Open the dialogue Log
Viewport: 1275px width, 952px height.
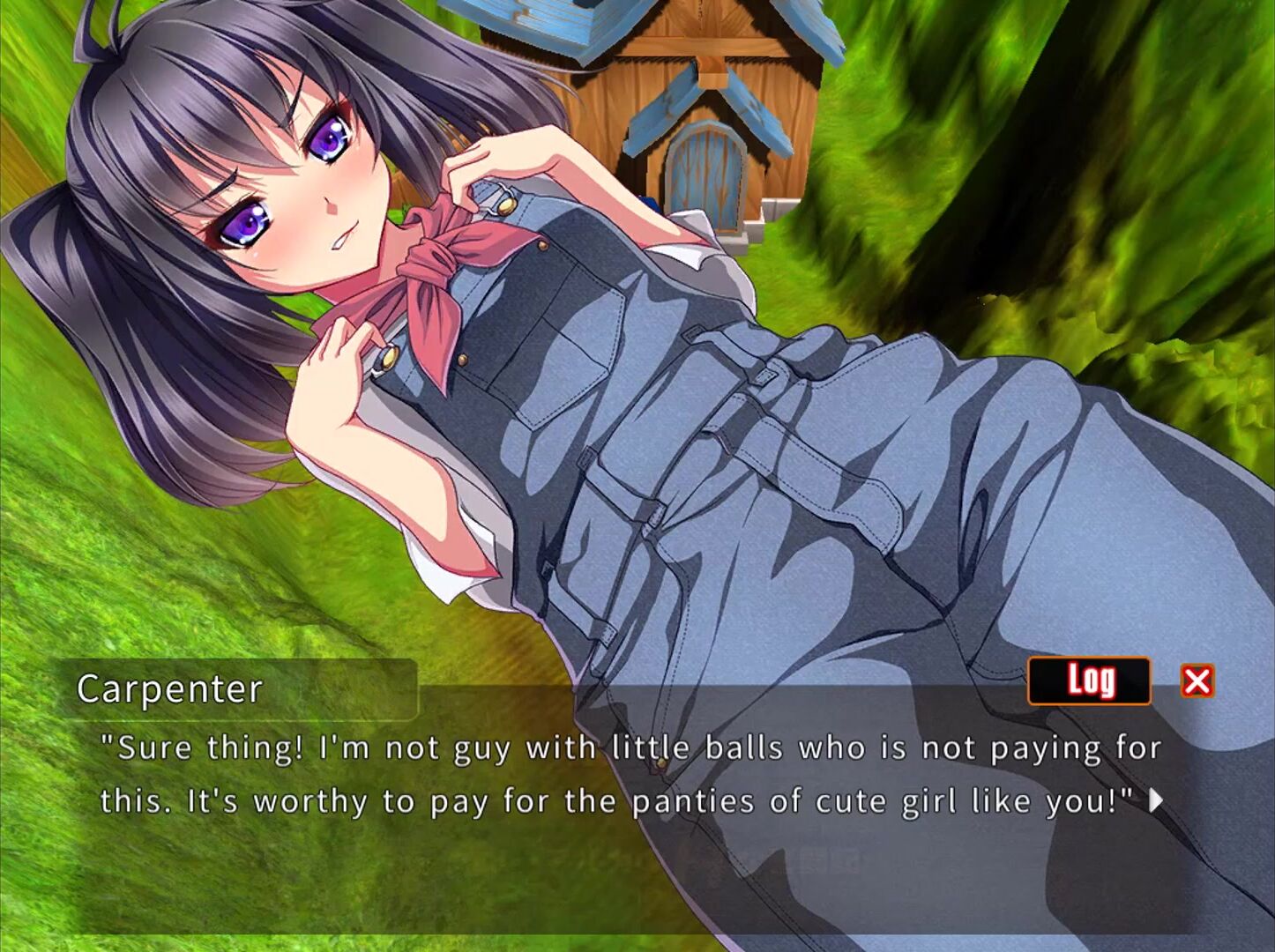coord(1089,681)
